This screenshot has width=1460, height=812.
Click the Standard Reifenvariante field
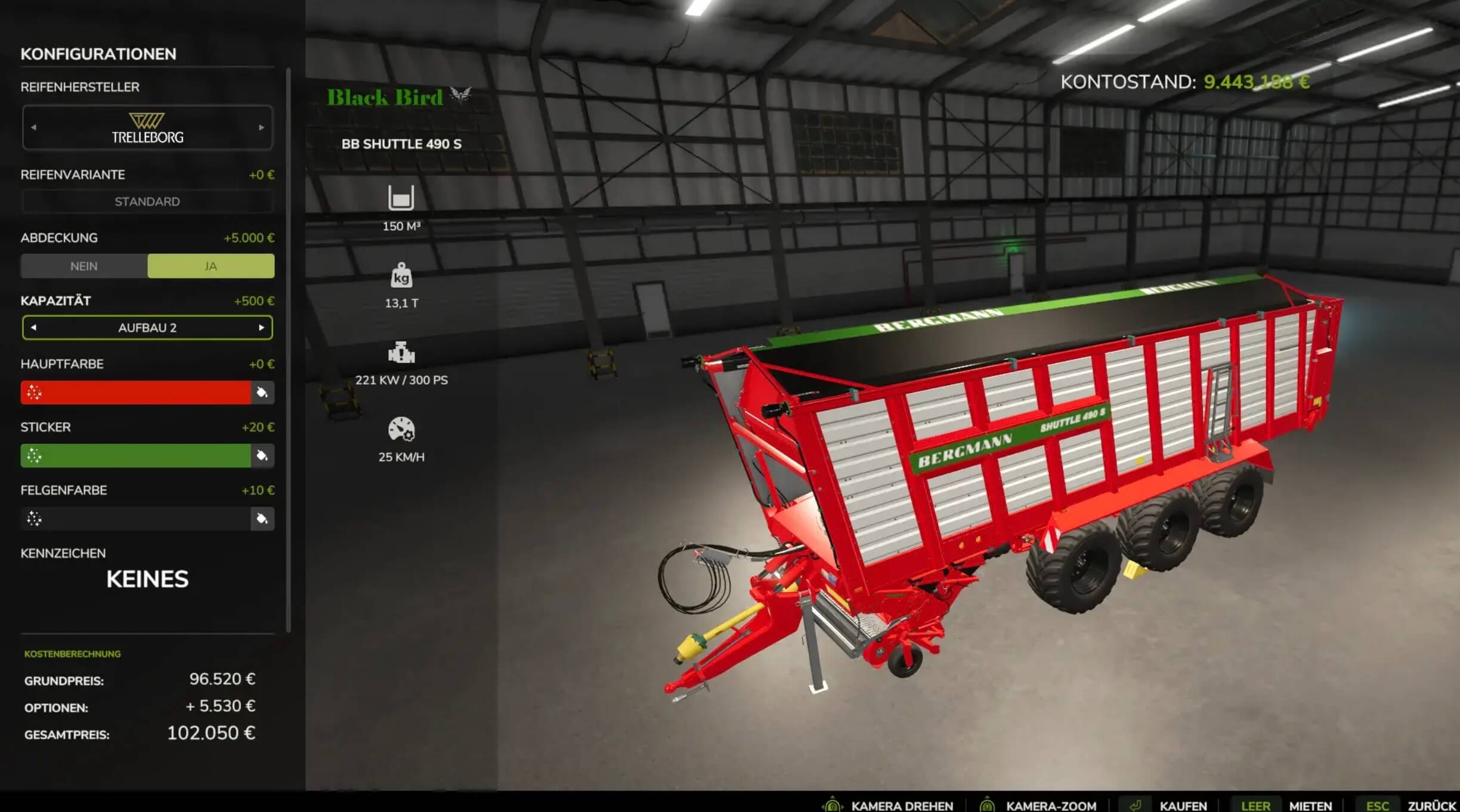point(147,202)
